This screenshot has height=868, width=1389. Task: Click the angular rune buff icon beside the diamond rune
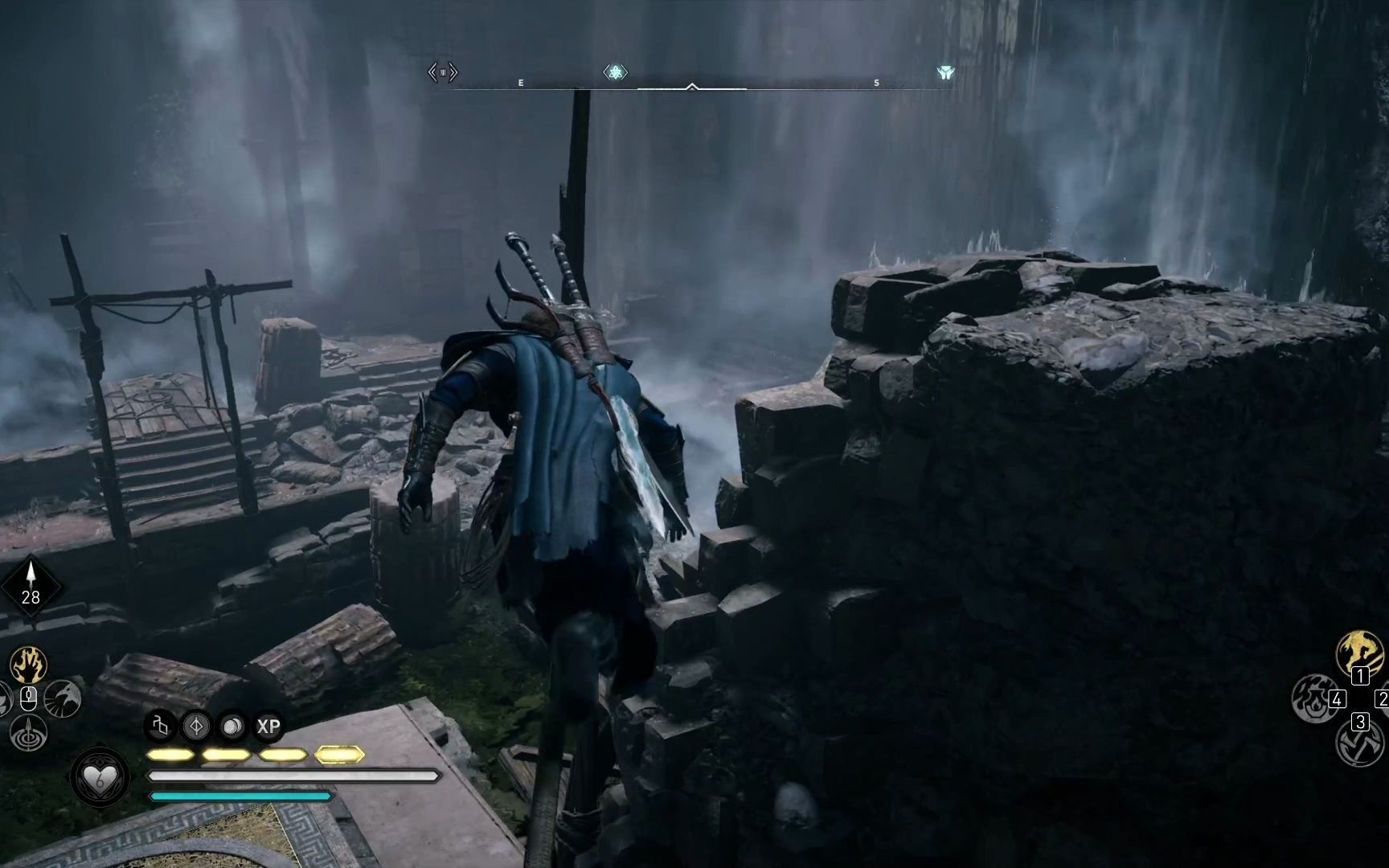[x=160, y=727]
